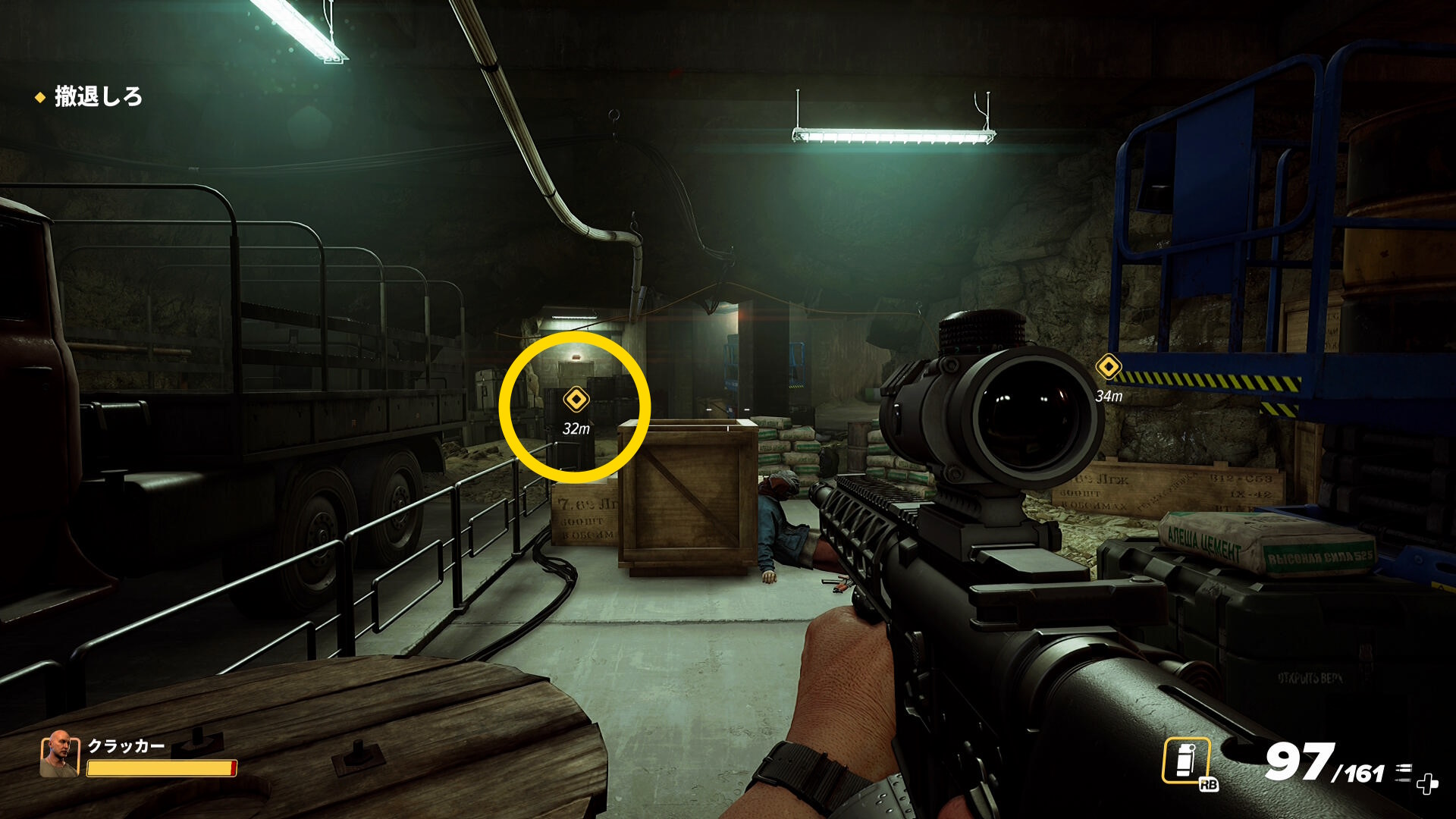The width and height of the screenshot is (1456, 819).
Task: Click the medical cross icon beside ammo
Action: [1427, 784]
